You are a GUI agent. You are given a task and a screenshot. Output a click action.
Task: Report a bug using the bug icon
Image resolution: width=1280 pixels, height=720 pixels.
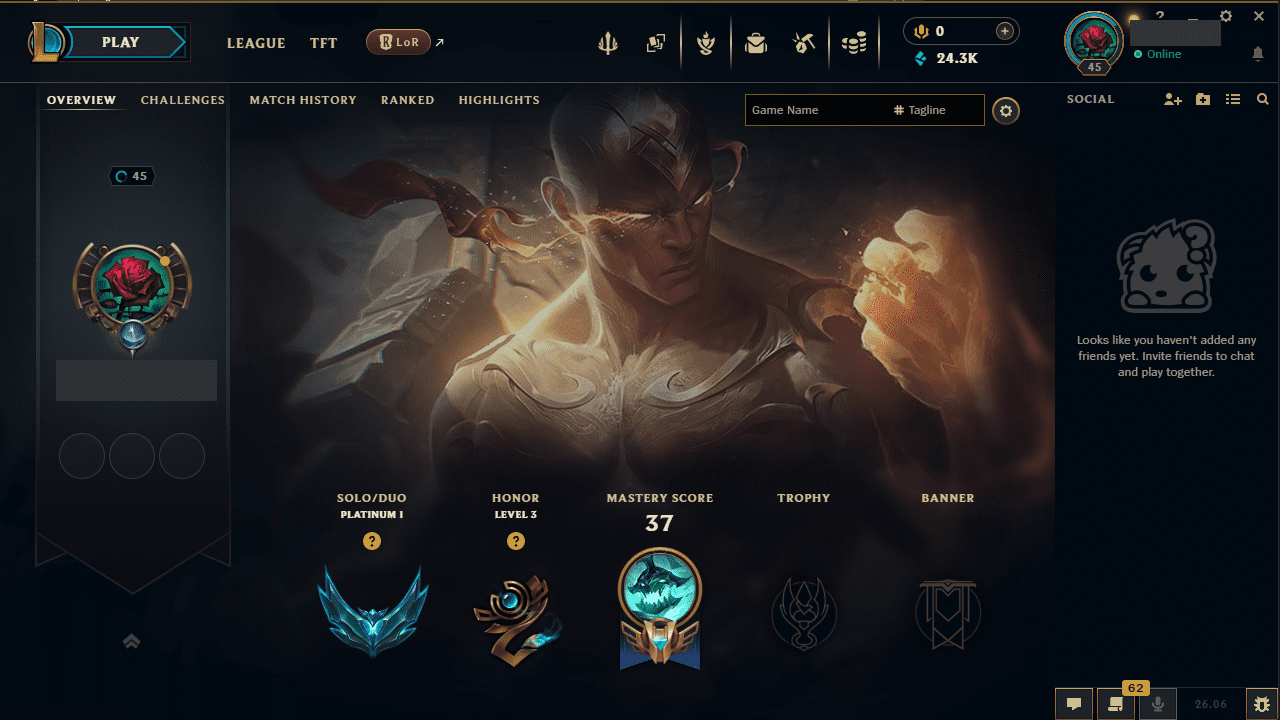(x=1262, y=704)
